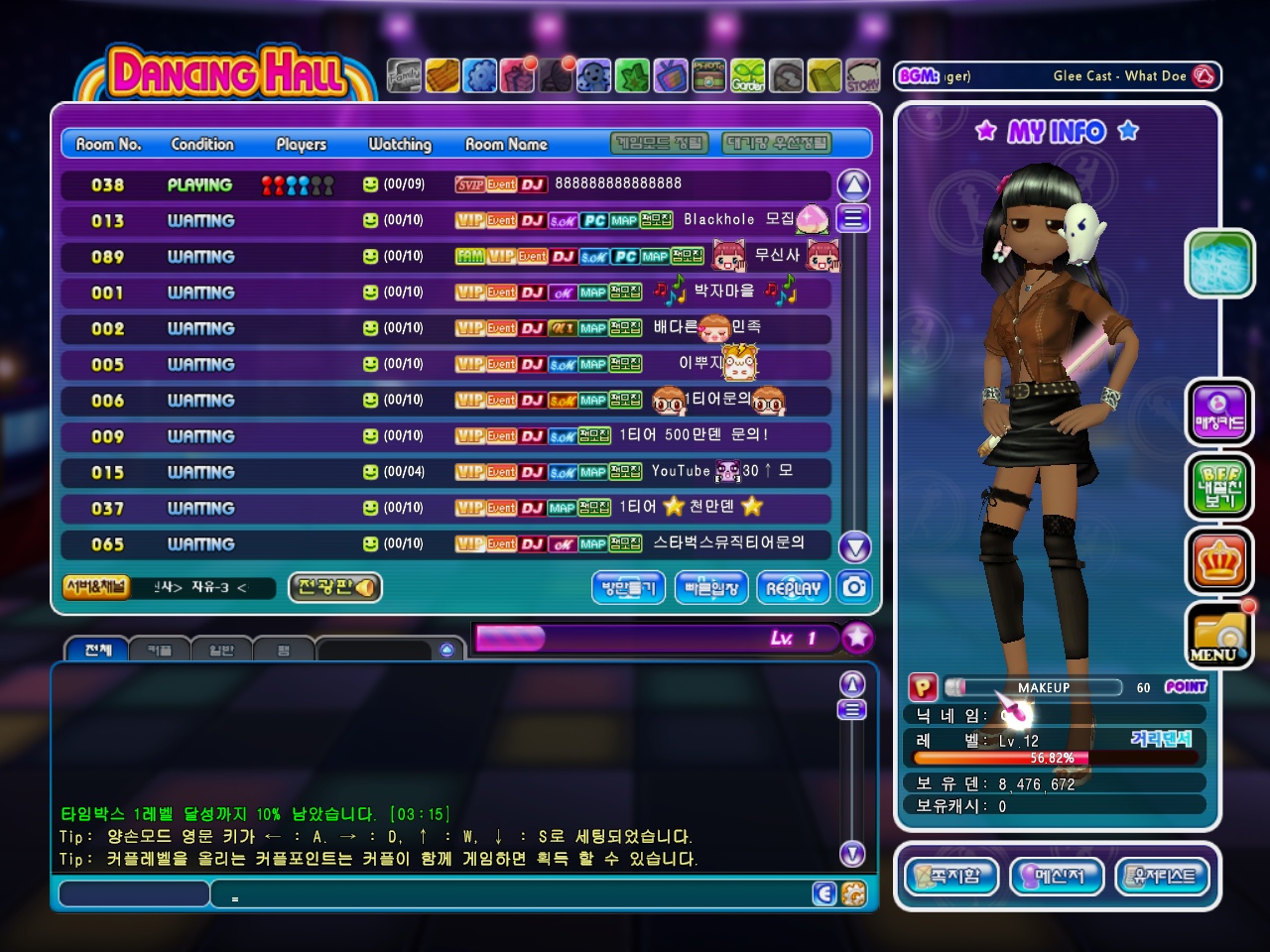This screenshot has height=952, width=1270.
Task: Open the REPLAY button
Action: [x=794, y=587]
